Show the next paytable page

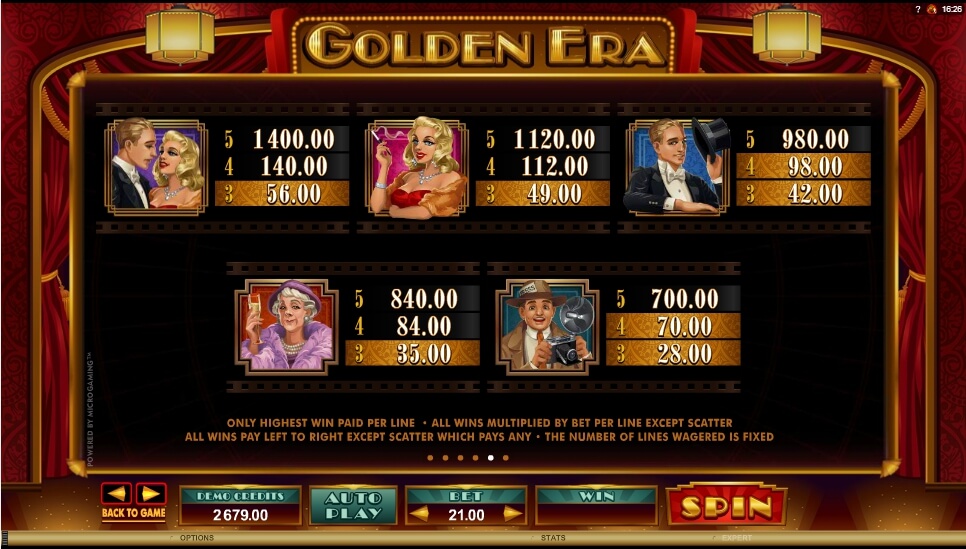click(150, 493)
